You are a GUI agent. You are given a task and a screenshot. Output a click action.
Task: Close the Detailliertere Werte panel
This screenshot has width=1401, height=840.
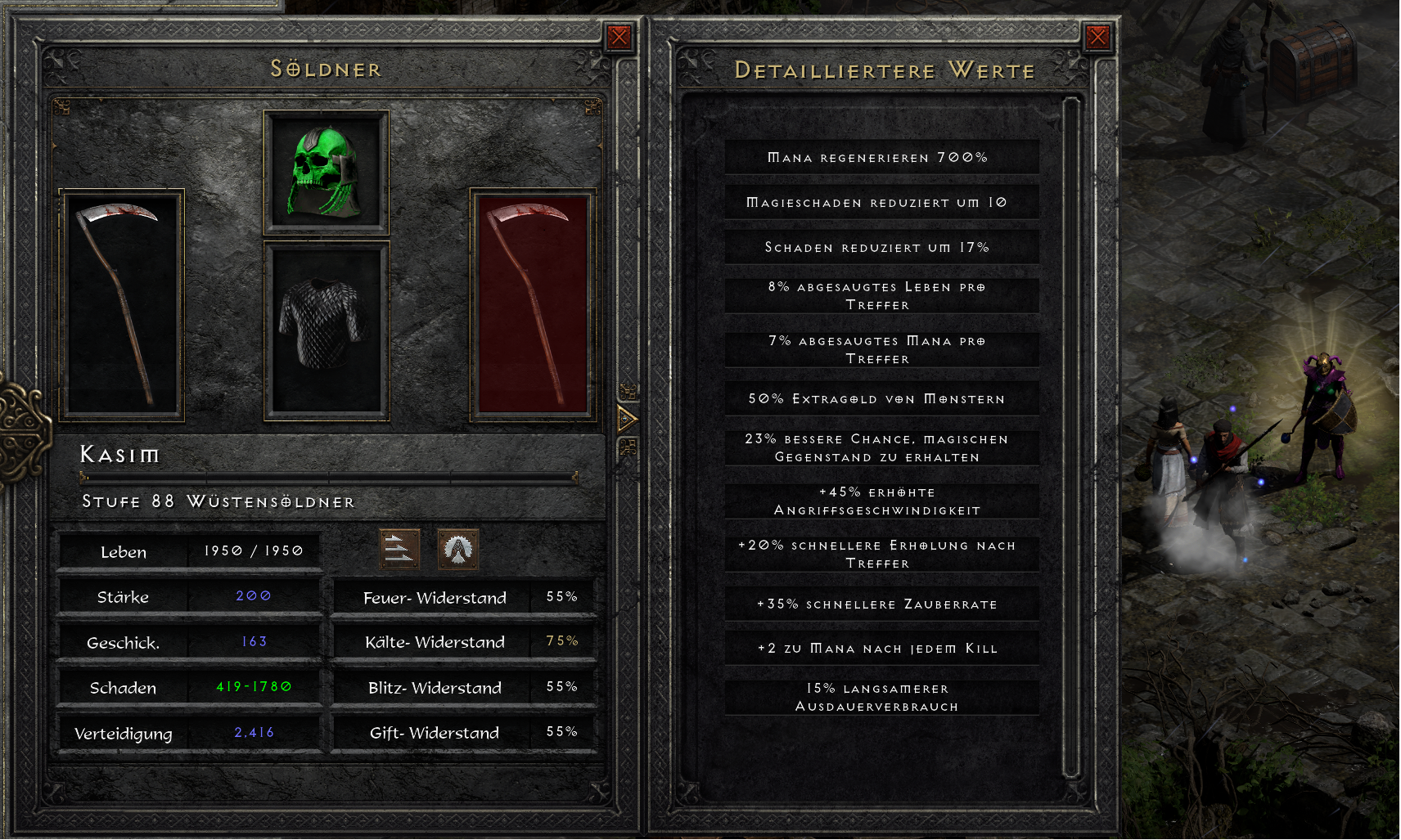[1097, 36]
